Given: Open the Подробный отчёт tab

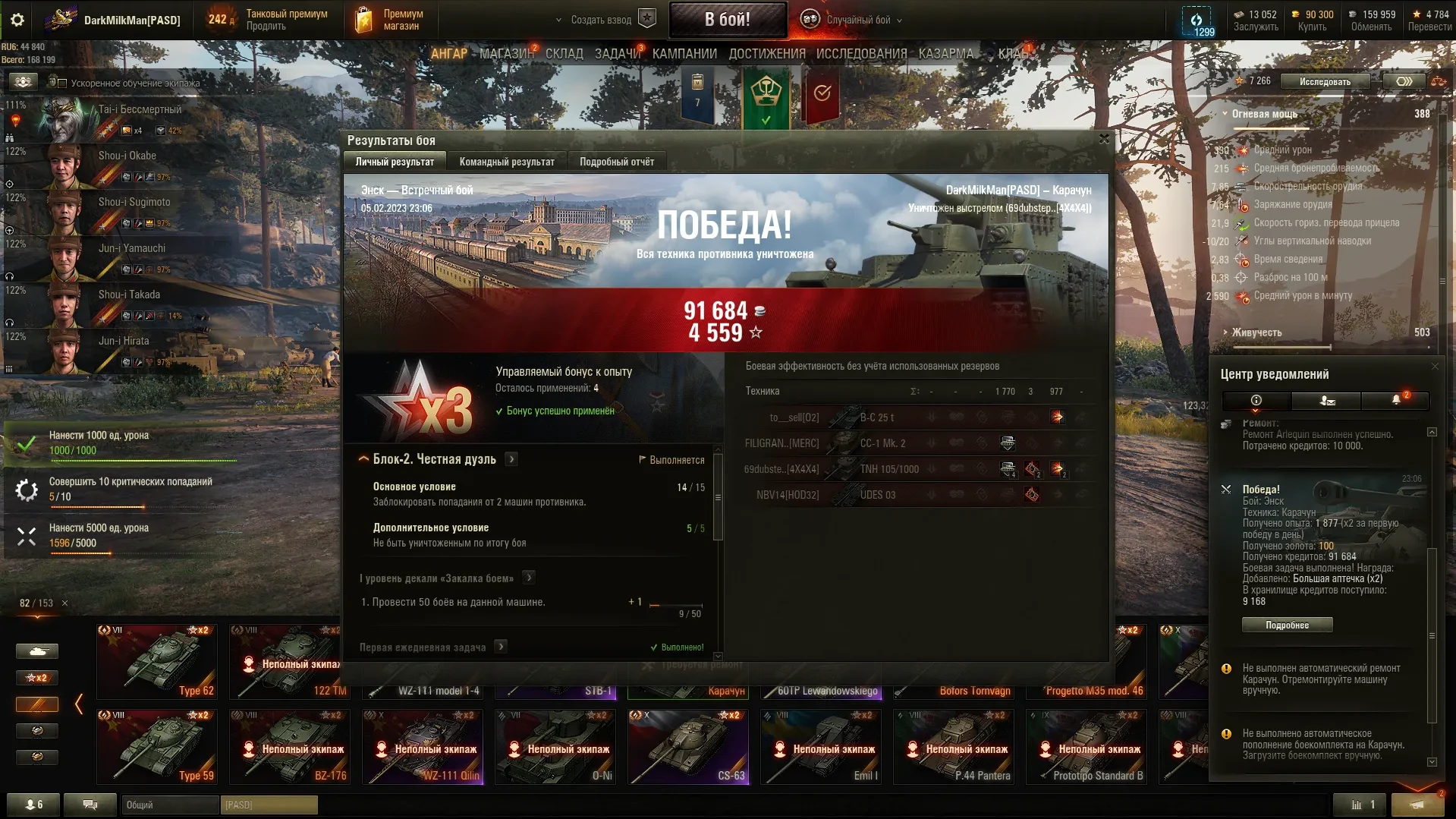Looking at the screenshot, I should coord(616,162).
